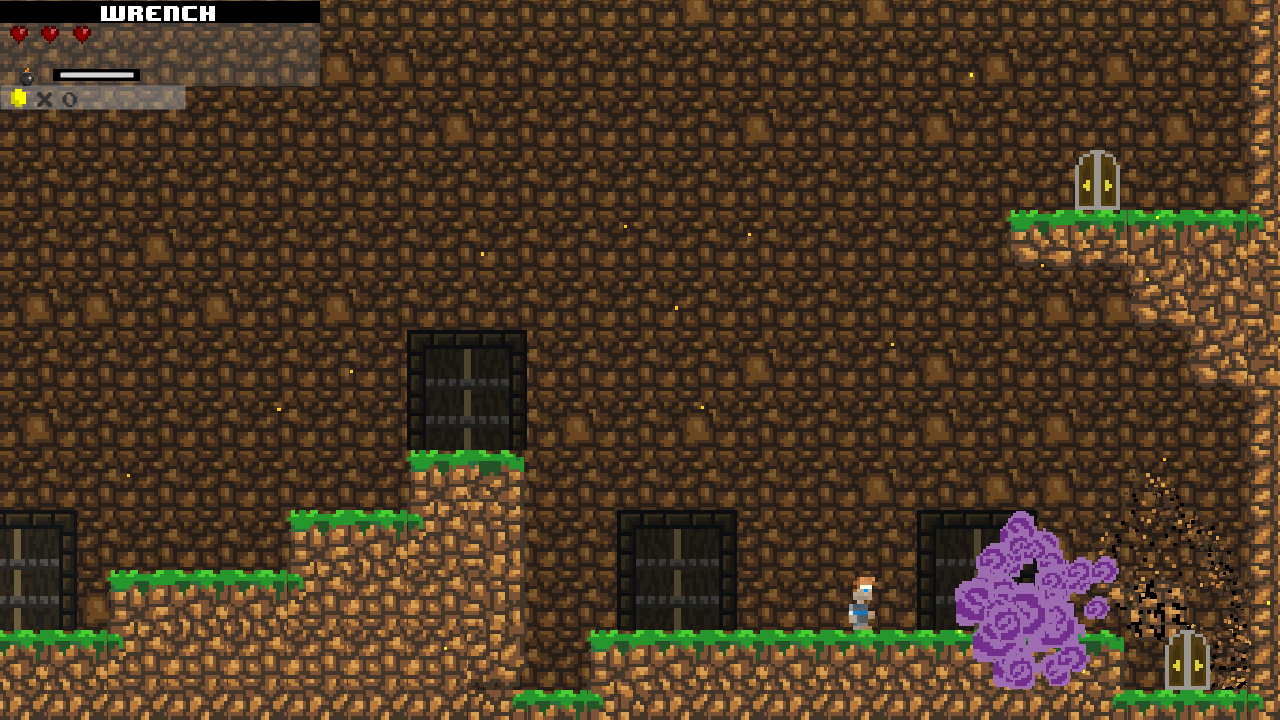Select the zero coin count text

[67, 99]
